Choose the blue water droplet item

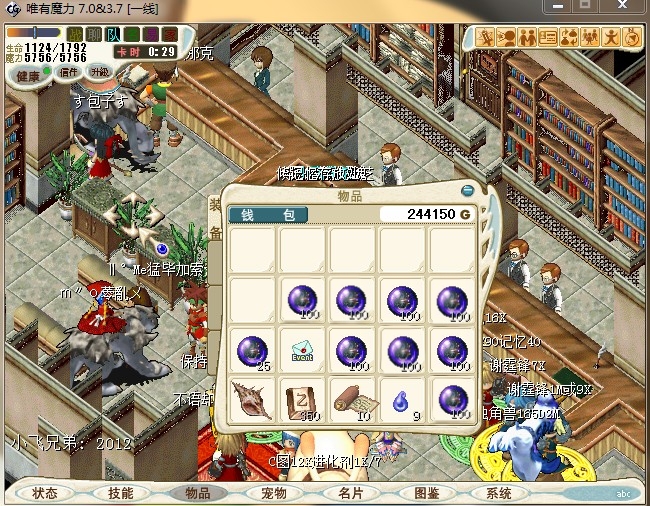[x=401, y=397]
